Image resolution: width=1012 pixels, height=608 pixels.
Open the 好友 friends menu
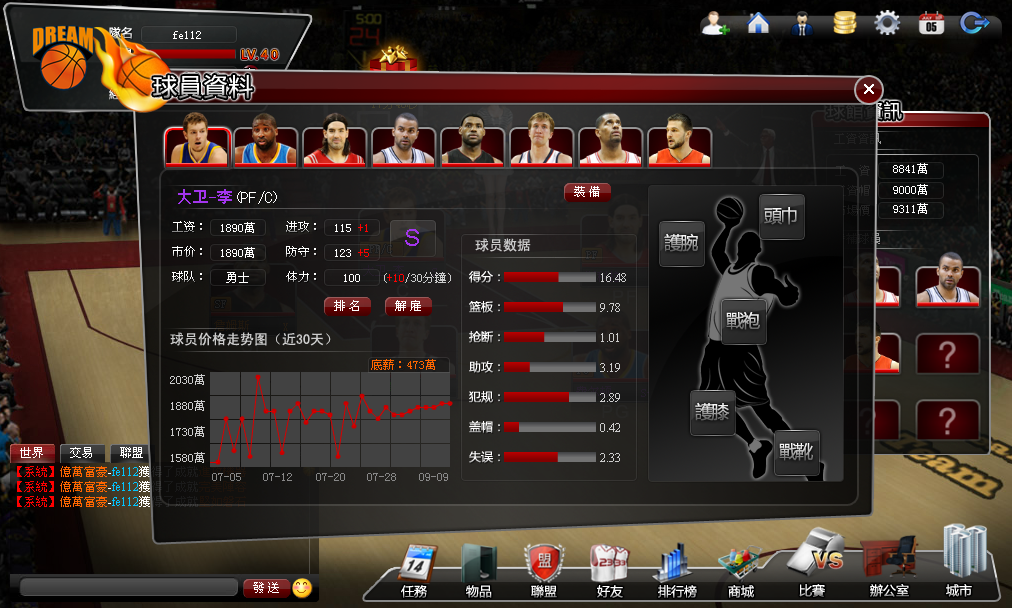tap(609, 571)
